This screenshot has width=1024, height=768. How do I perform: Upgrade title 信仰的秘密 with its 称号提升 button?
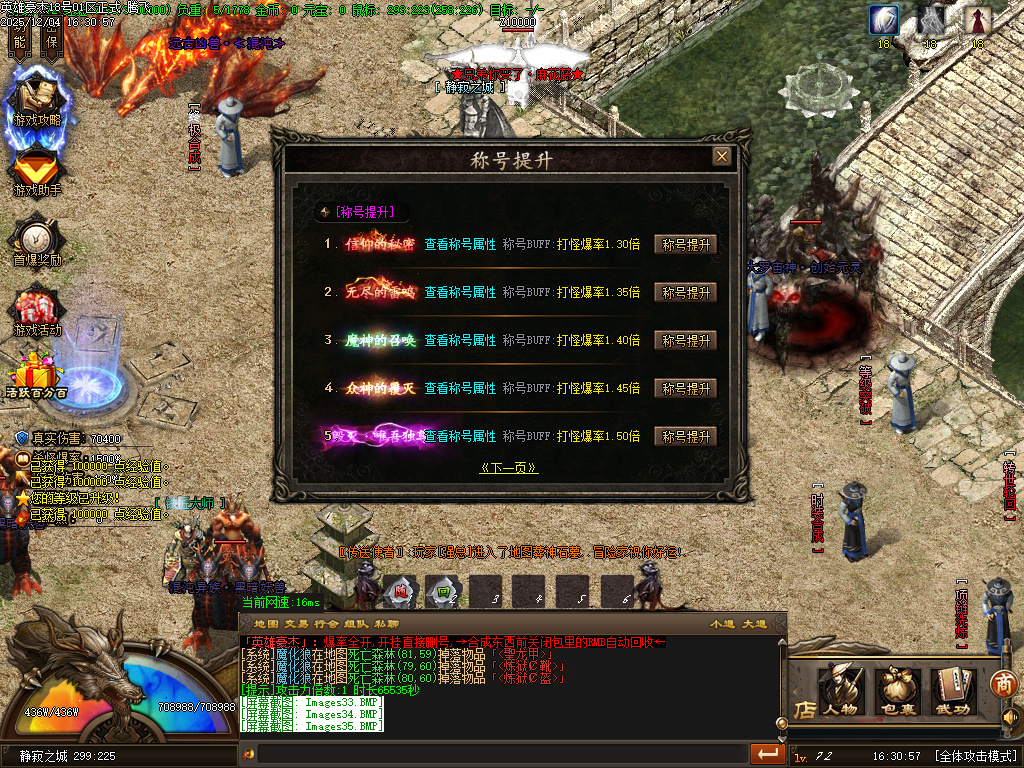click(x=685, y=244)
